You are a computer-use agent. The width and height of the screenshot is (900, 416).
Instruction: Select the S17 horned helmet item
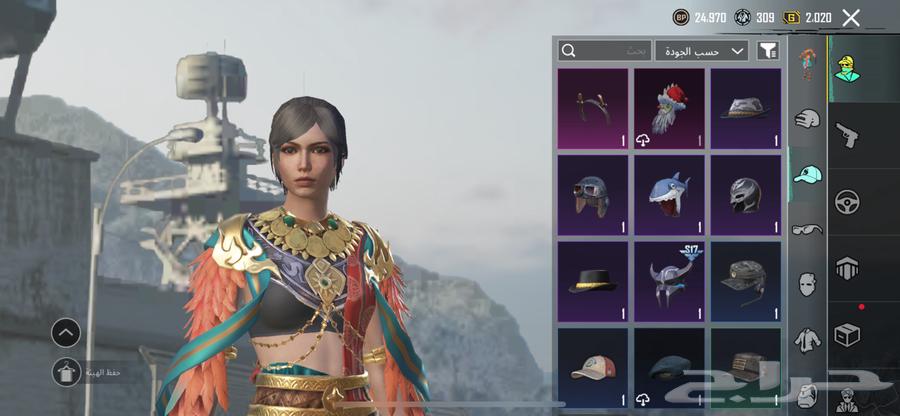coord(669,281)
